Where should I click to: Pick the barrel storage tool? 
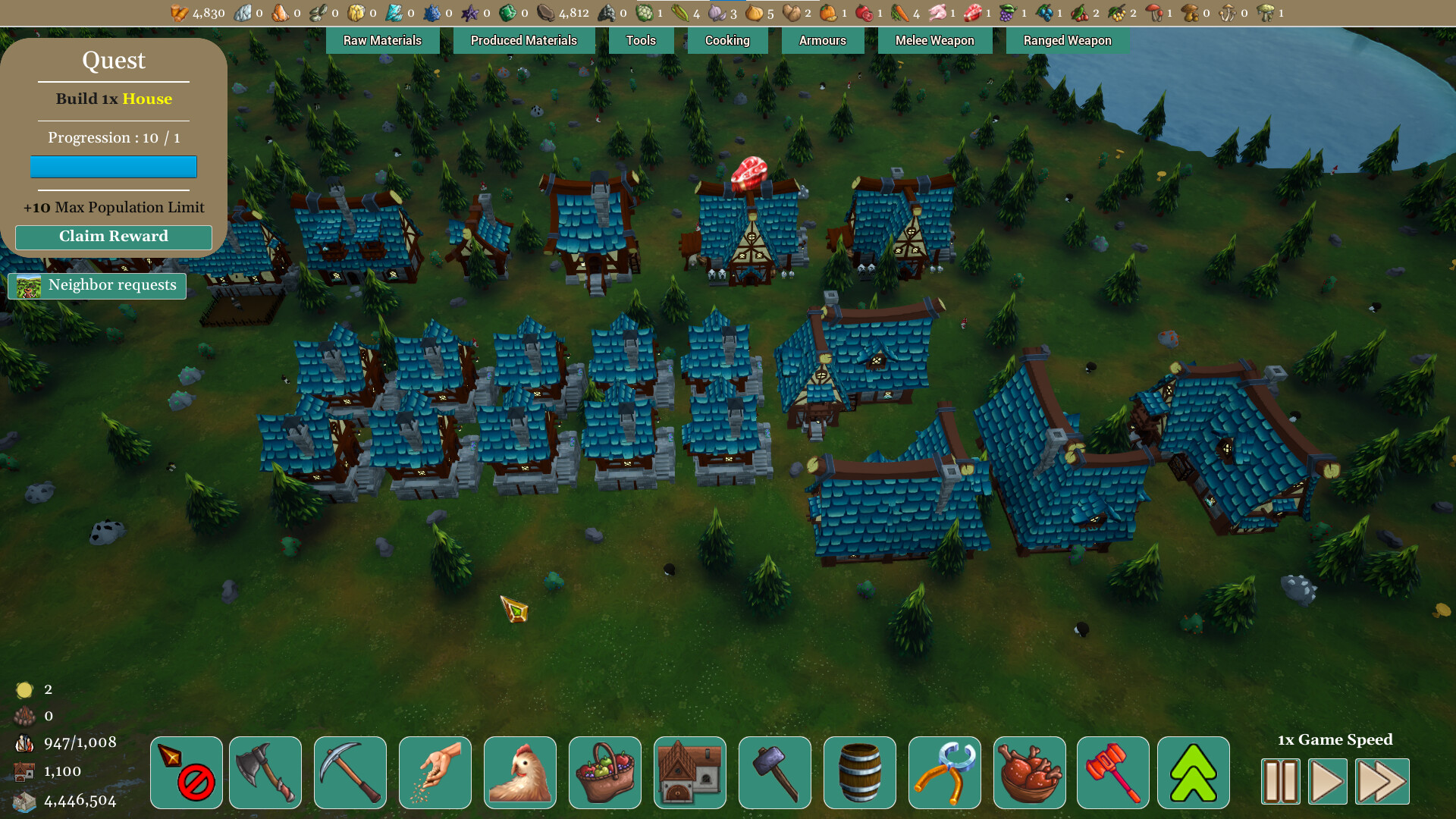(860, 773)
